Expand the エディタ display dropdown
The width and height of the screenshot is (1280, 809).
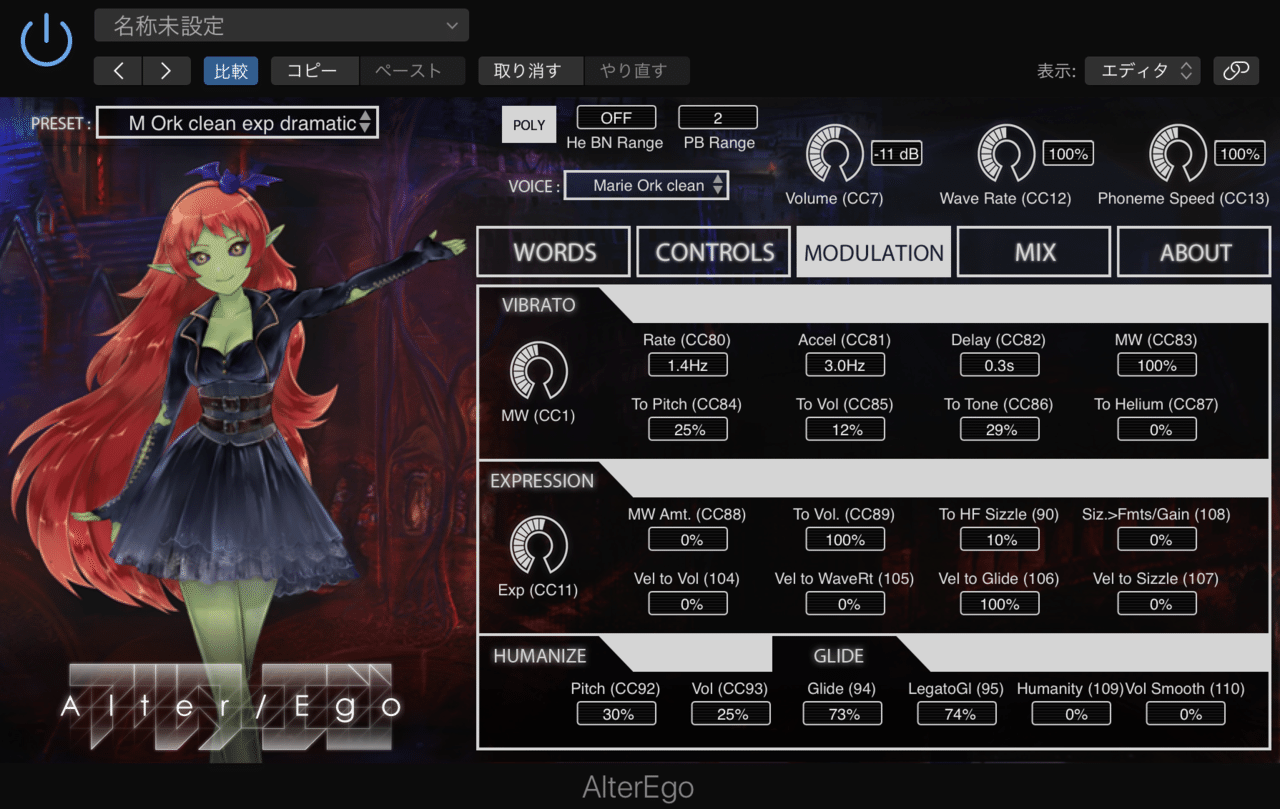coord(1141,71)
